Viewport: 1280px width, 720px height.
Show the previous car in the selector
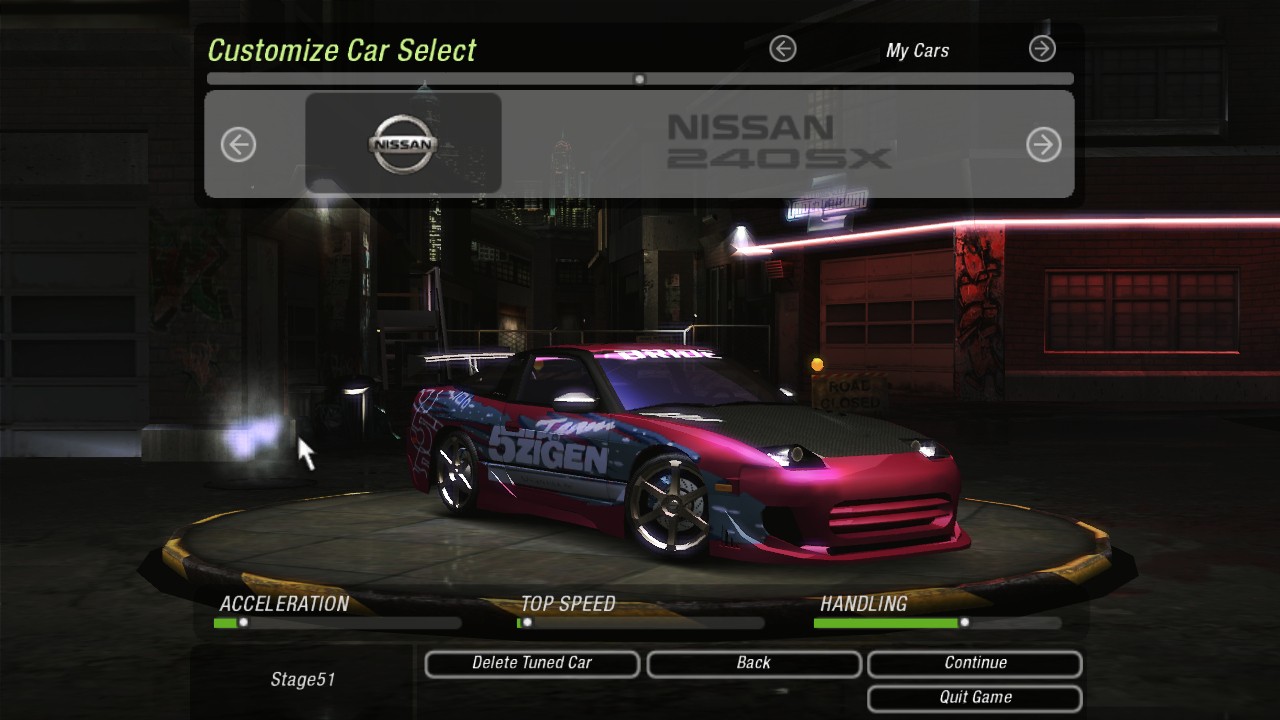[x=238, y=145]
